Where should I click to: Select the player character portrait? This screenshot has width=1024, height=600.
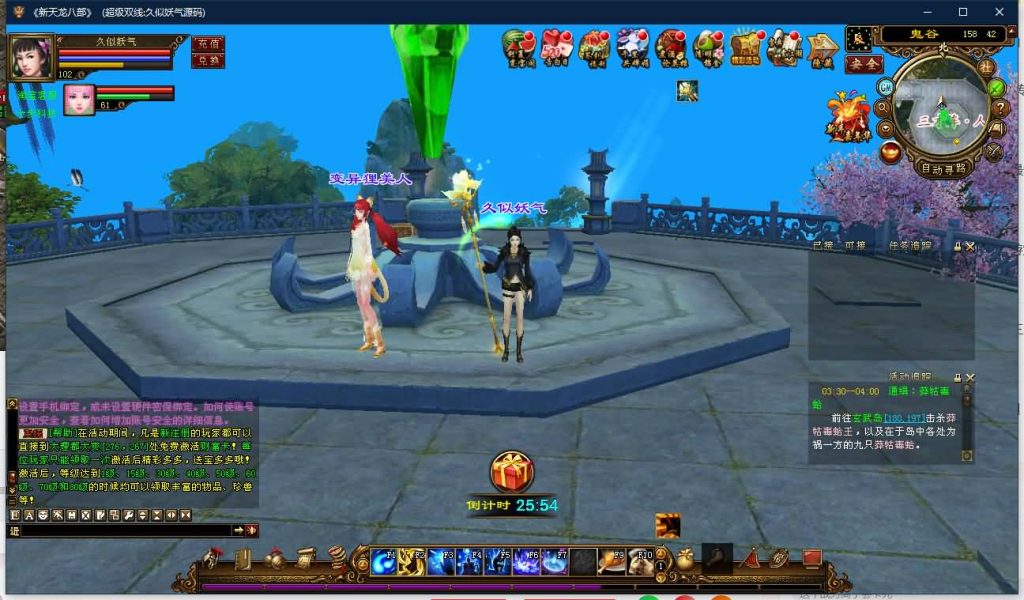(31, 57)
